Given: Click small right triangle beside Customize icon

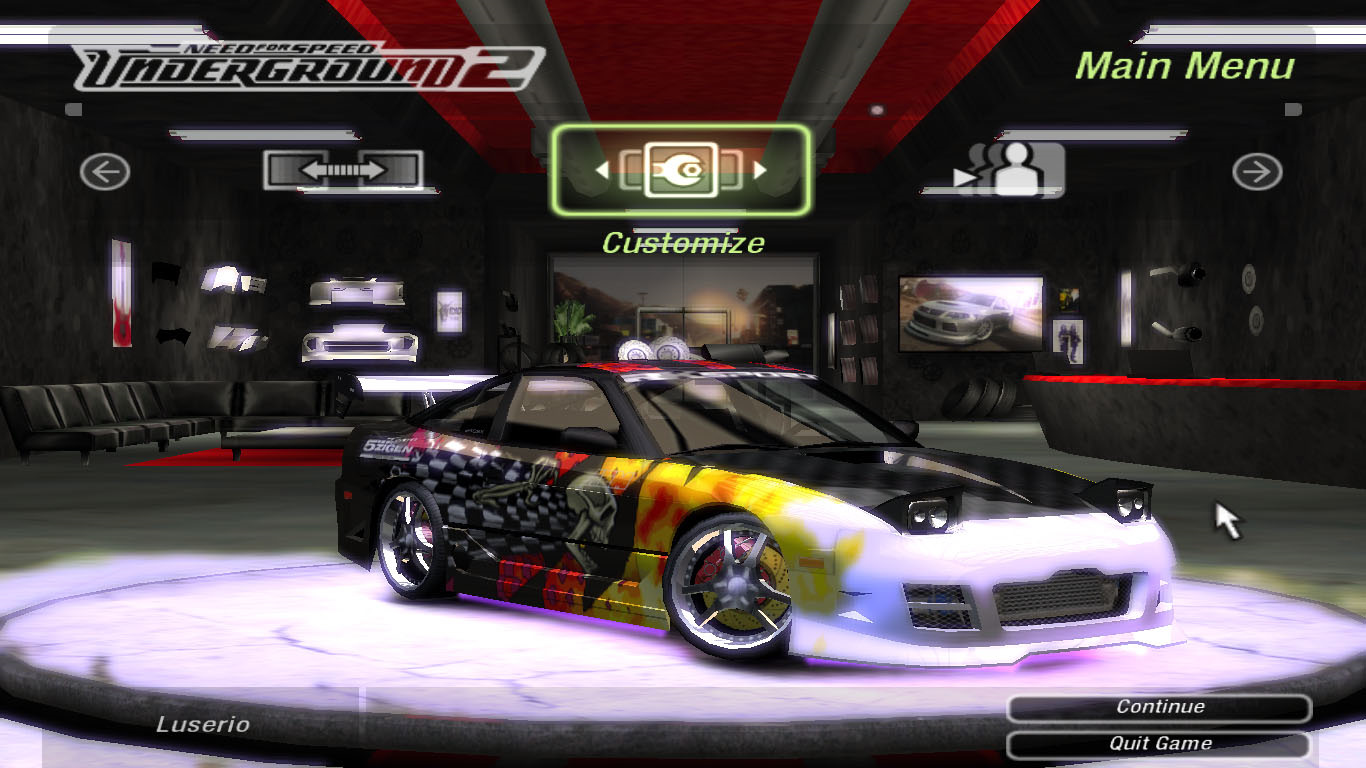Looking at the screenshot, I should (760, 170).
